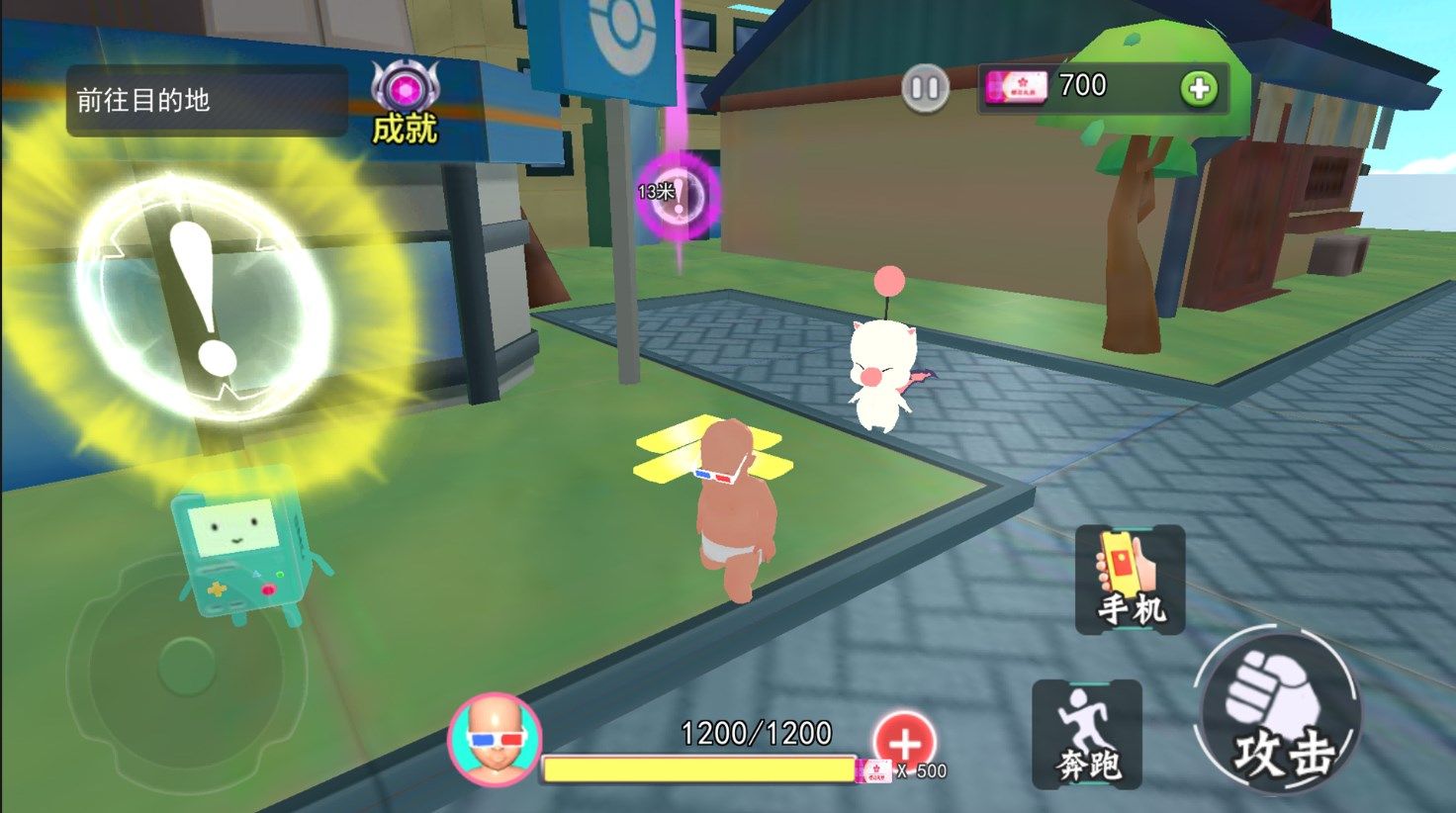Screen dimensions: 1456x813
Task: Open the 手机 phone menu
Action: (1130, 580)
